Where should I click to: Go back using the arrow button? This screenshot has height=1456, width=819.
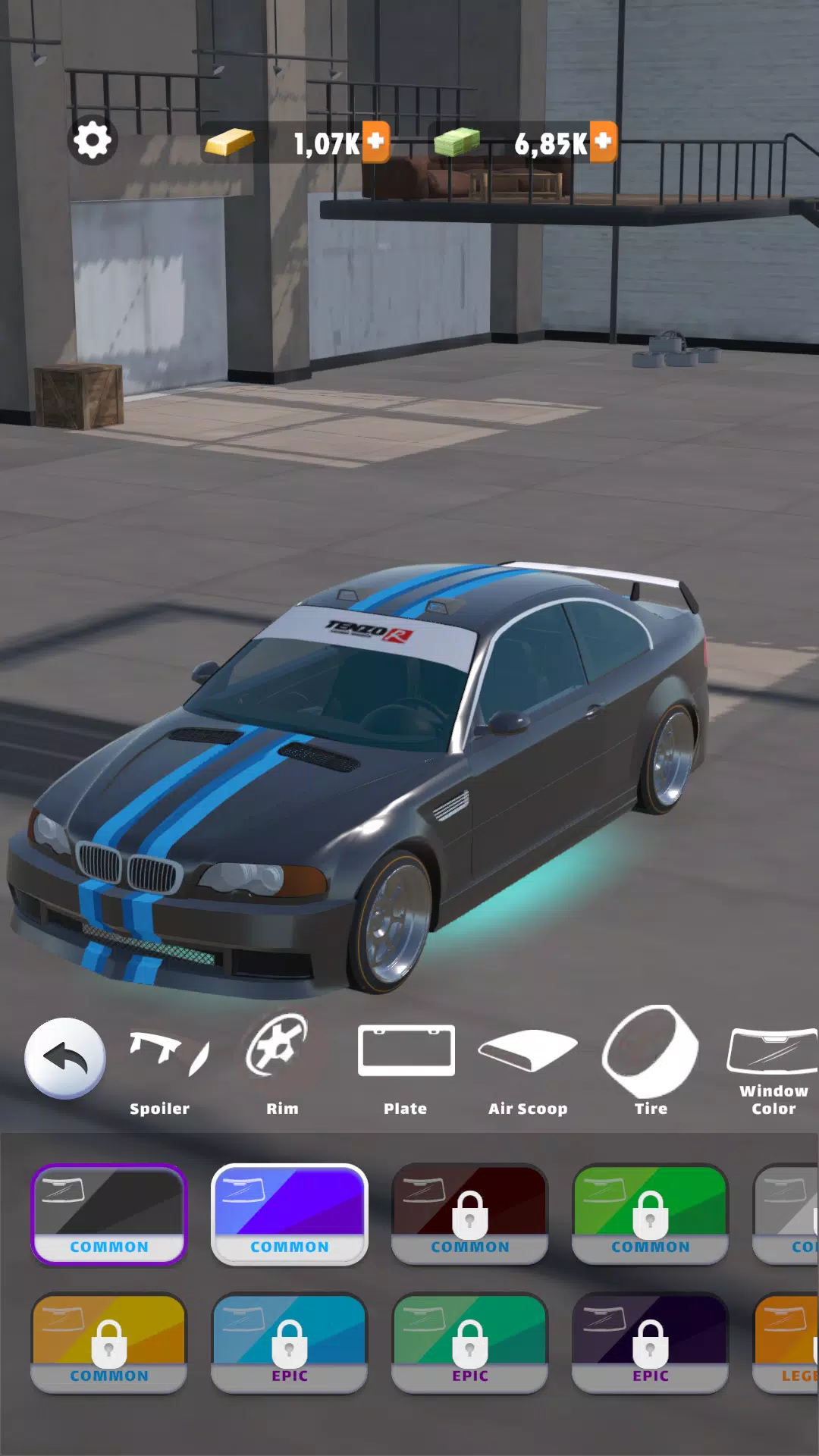click(x=65, y=1058)
